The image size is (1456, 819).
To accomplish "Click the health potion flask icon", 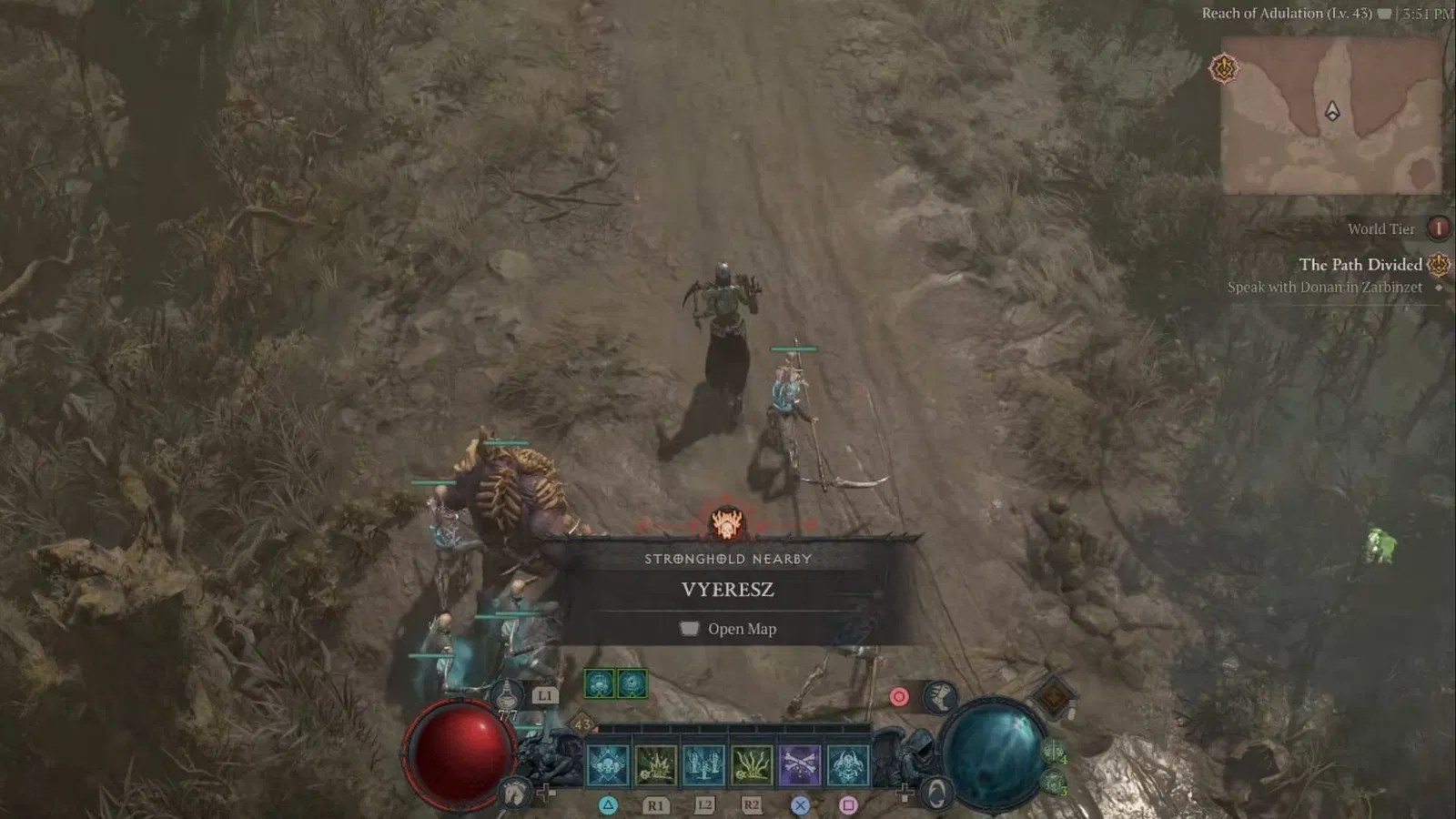I will [x=508, y=698].
